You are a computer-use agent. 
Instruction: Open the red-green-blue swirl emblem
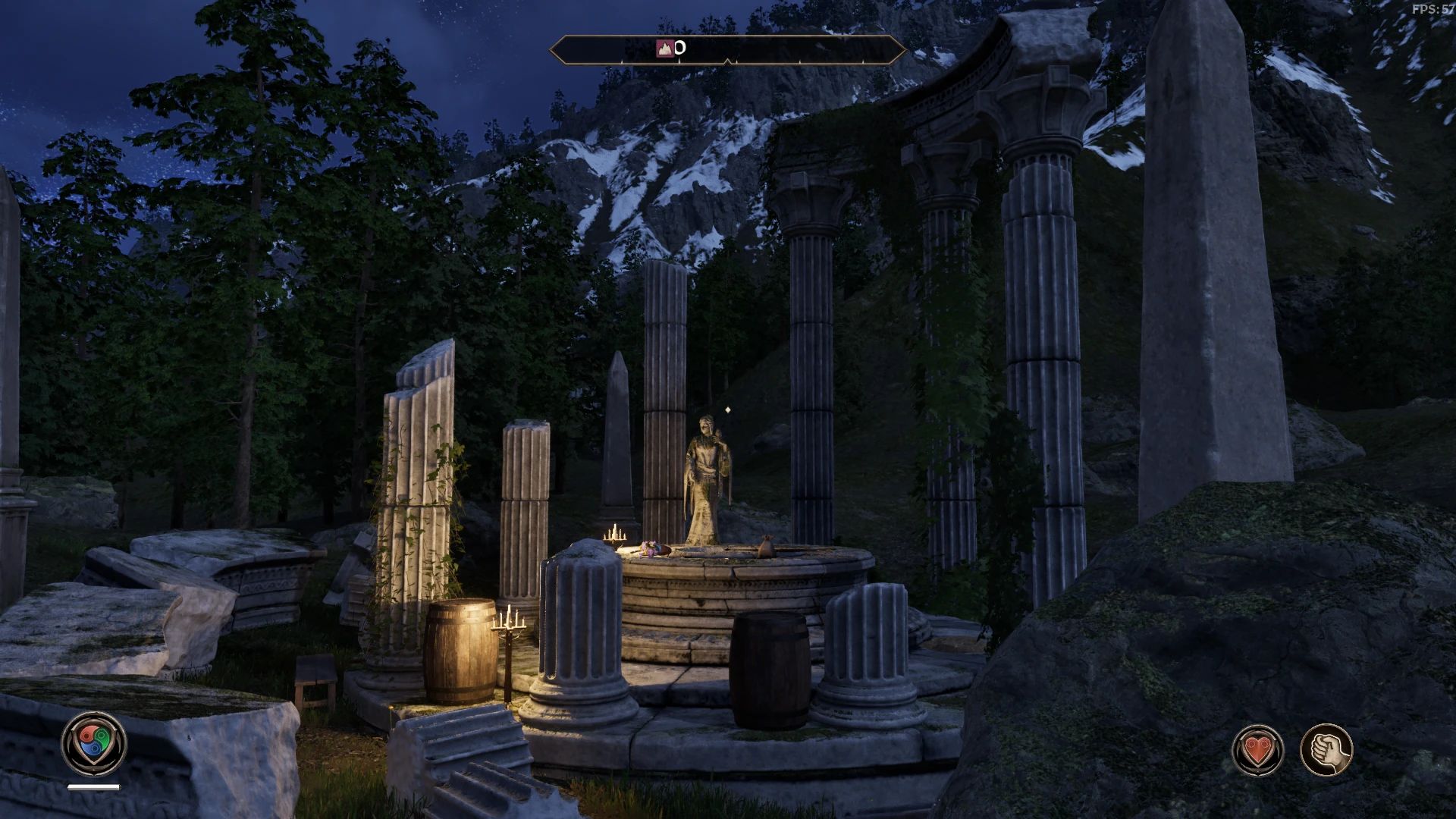tap(94, 742)
